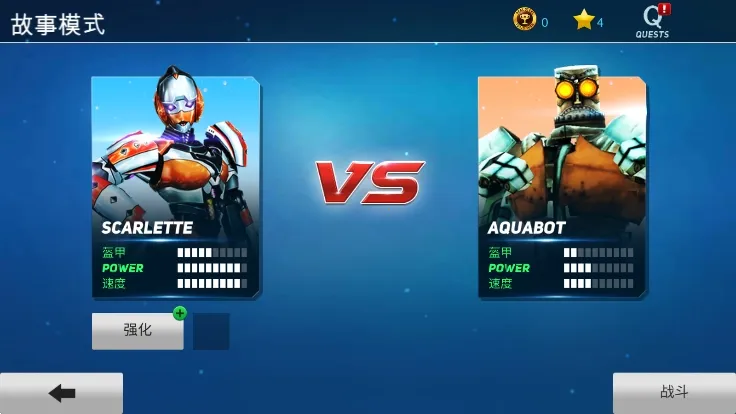Select the Scarlette robot card
This screenshot has height=414, width=736.
[175, 186]
